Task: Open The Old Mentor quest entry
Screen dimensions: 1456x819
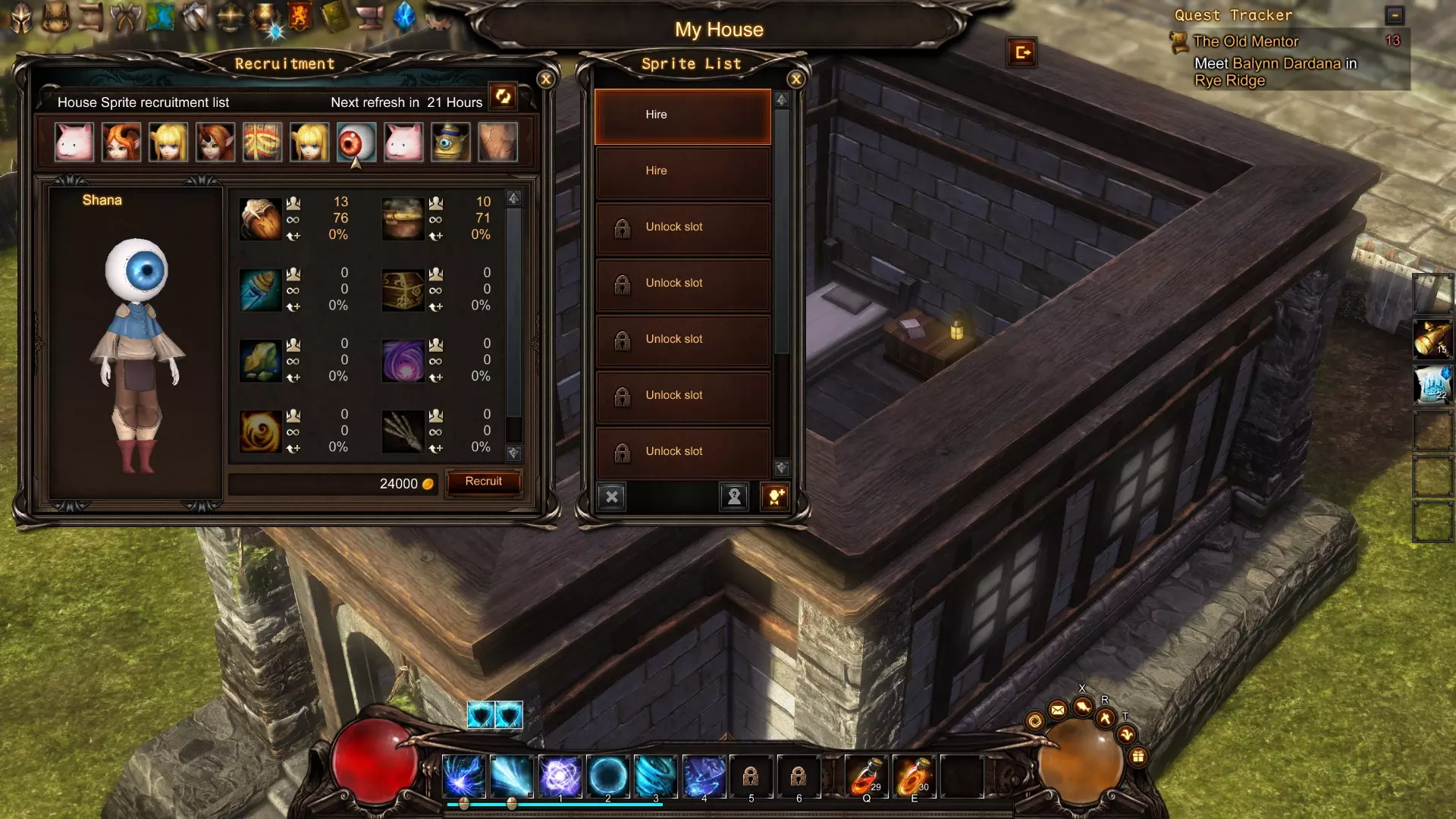Action: (1245, 42)
